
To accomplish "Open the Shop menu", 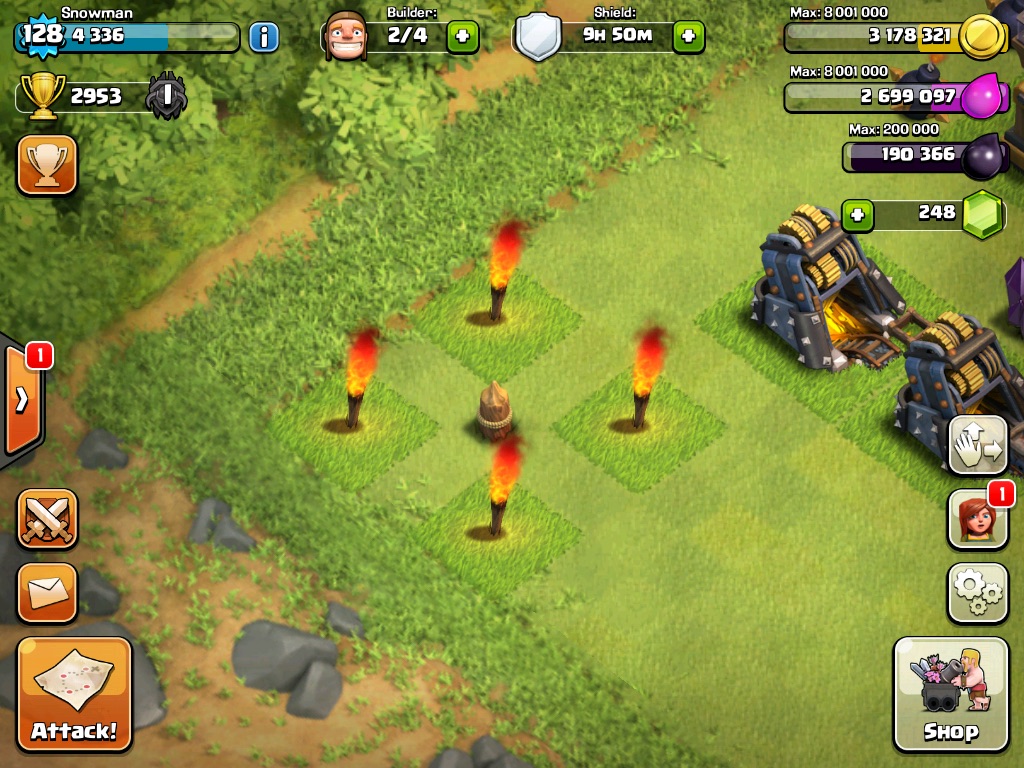I will coord(950,693).
